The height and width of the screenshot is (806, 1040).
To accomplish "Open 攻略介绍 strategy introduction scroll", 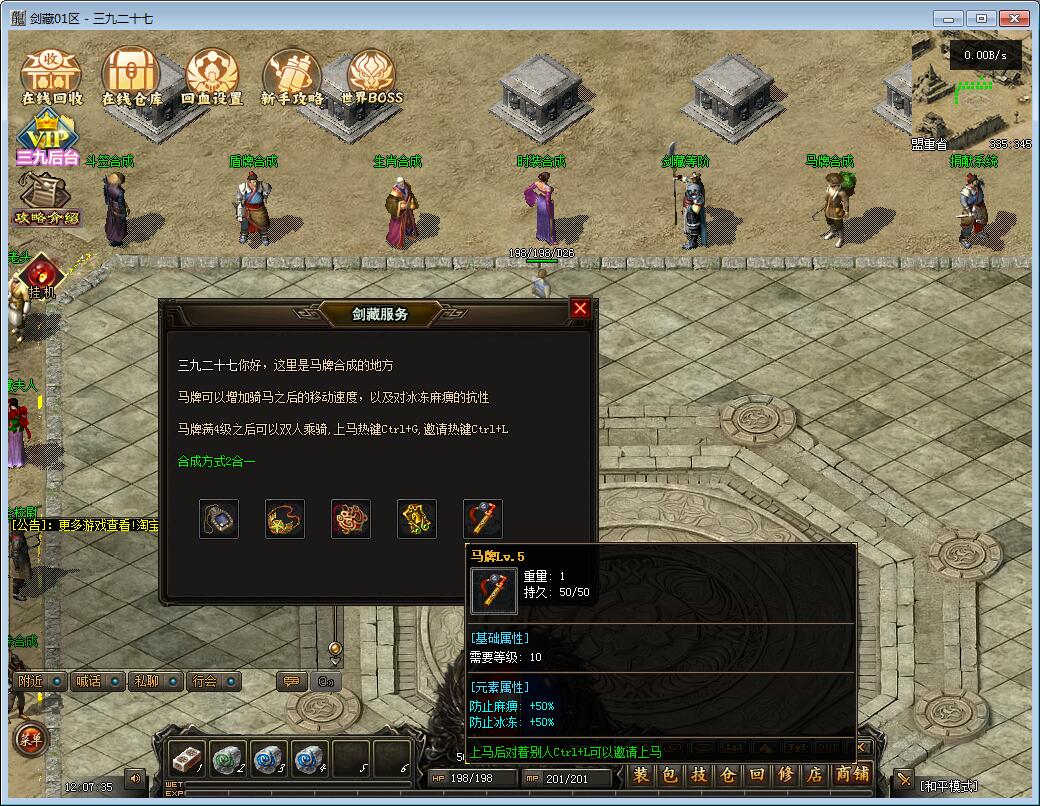I will 46,198.
